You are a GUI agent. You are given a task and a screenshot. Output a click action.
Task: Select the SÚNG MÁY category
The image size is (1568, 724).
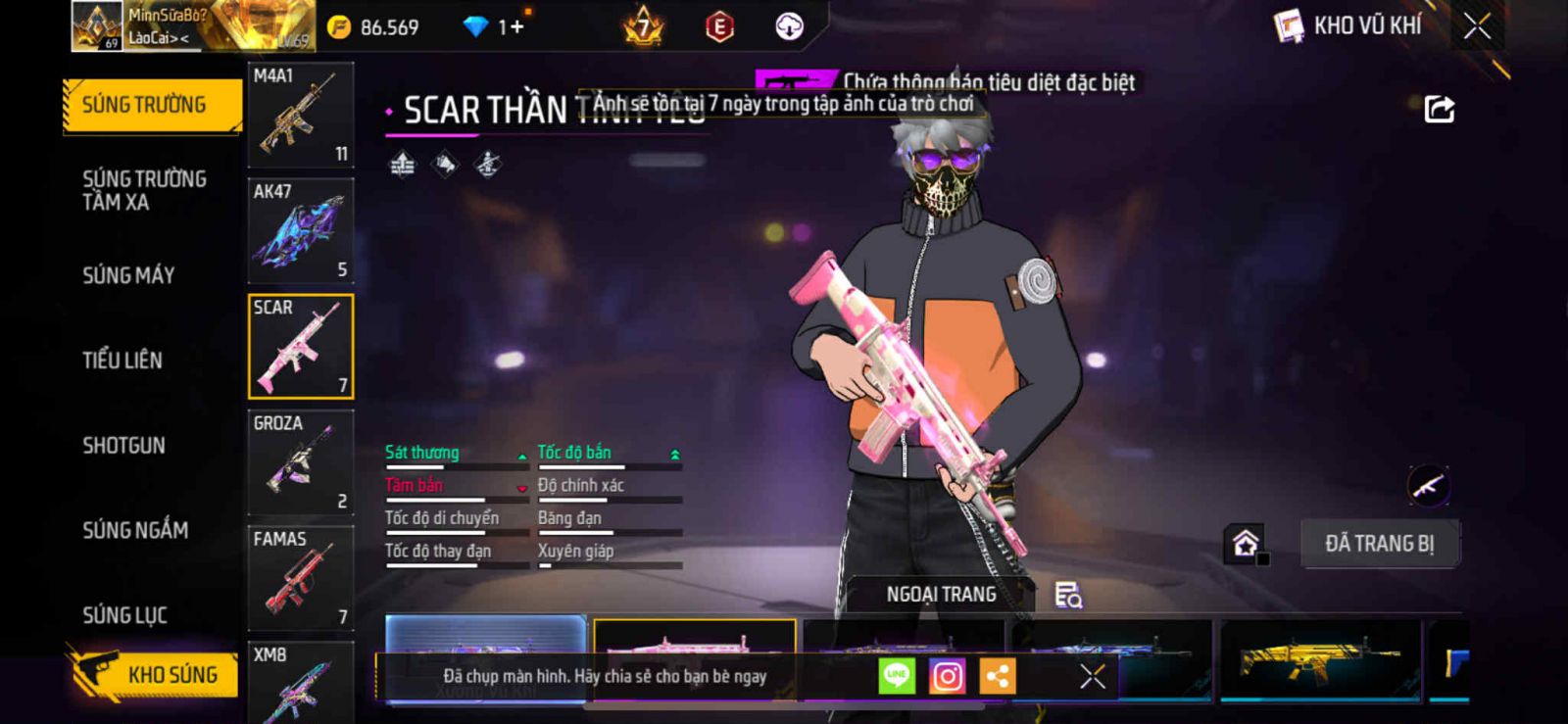click(x=128, y=275)
